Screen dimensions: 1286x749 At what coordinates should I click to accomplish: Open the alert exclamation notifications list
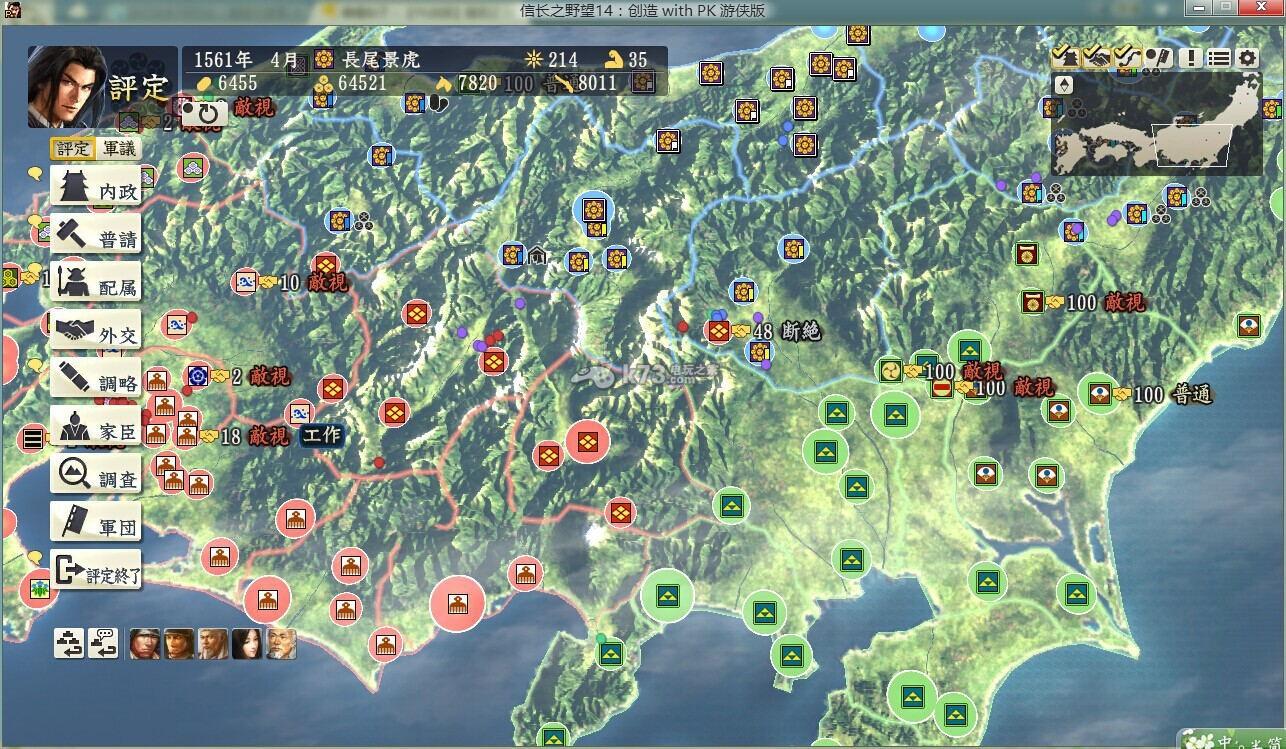pos(1189,58)
